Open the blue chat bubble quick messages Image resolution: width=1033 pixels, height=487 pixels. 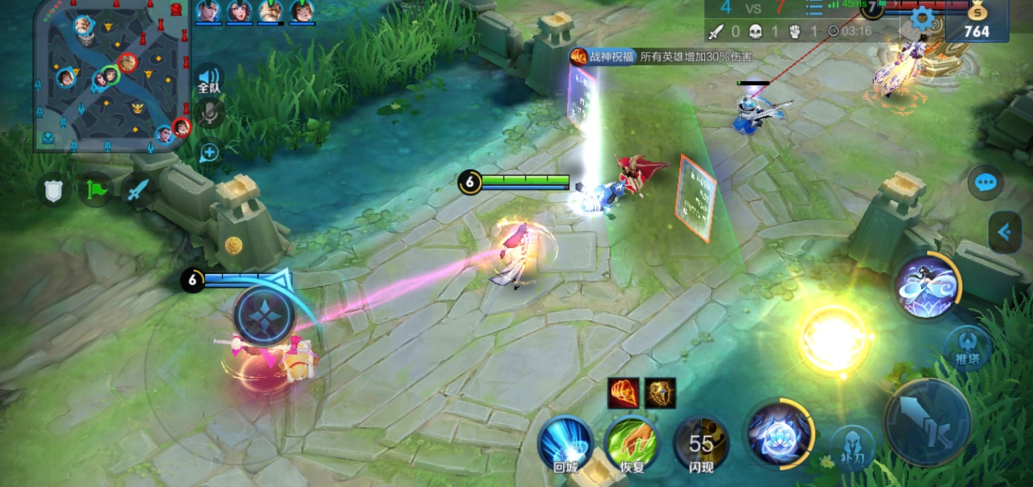tap(986, 183)
